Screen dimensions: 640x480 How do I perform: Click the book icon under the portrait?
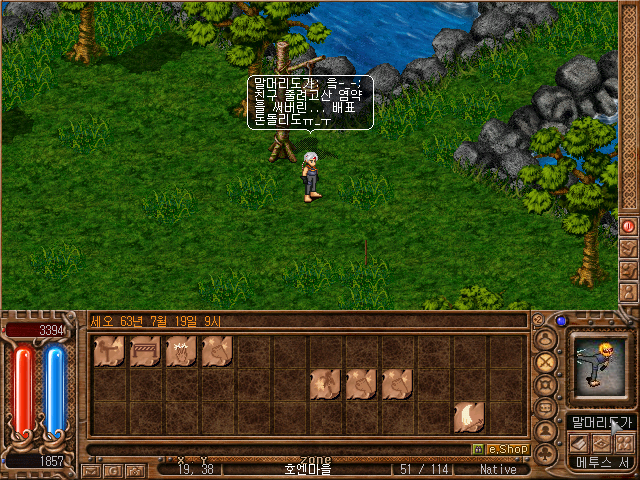tap(580, 442)
